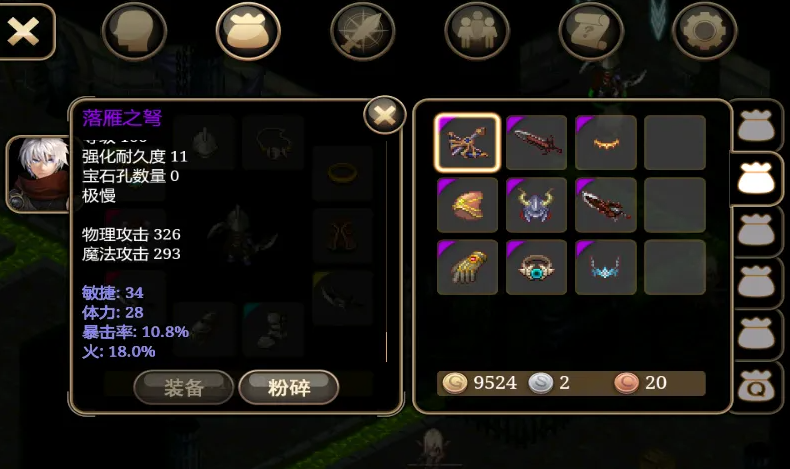Open the party members menu

[x=477, y=31]
